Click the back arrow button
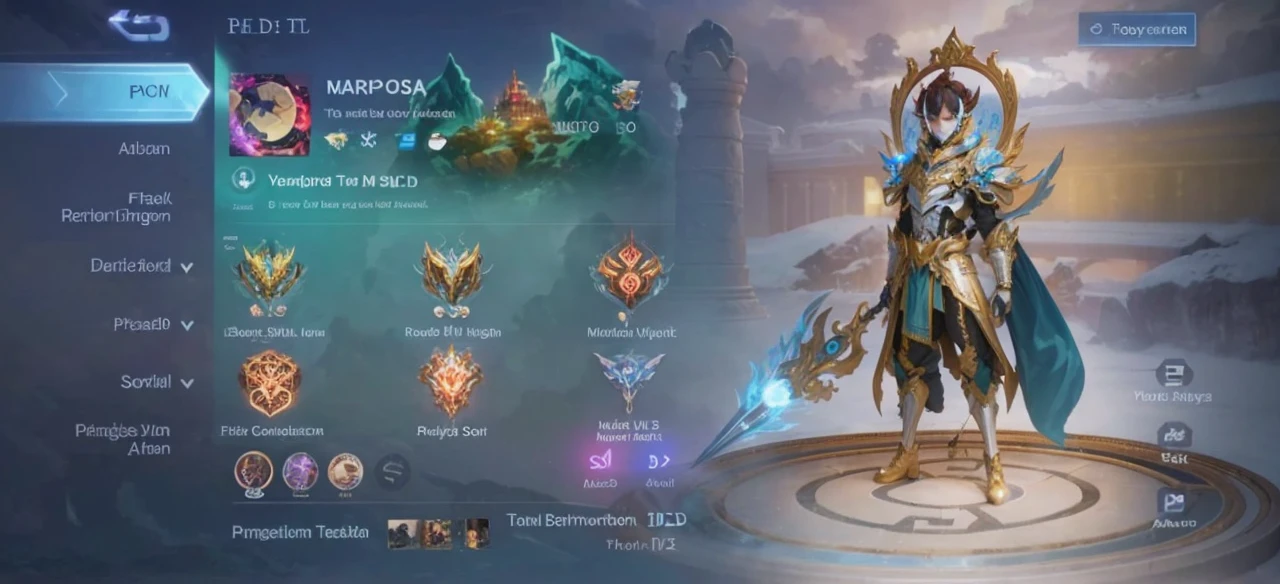Viewport: 1280px width, 584px height. coord(139,25)
